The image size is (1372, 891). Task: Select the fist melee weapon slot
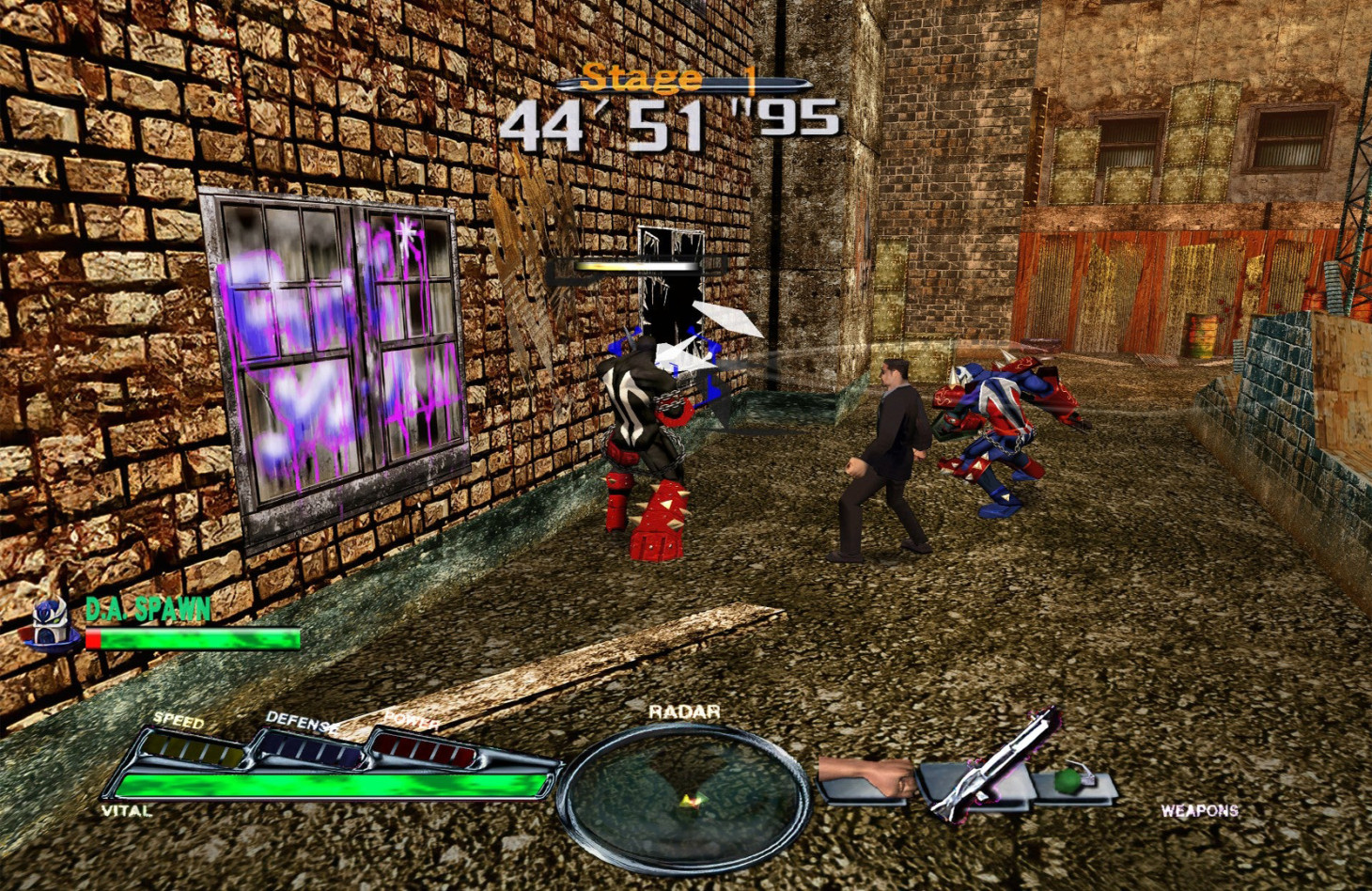click(867, 780)
